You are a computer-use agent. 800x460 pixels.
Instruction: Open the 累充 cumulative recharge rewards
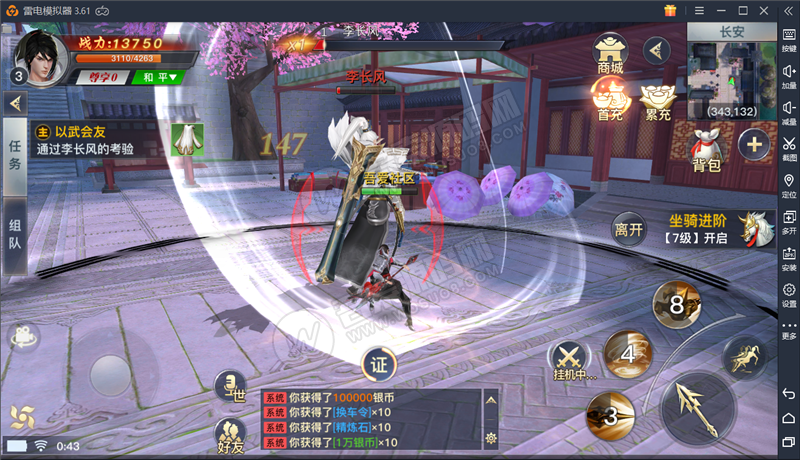(x=657, y=98)
